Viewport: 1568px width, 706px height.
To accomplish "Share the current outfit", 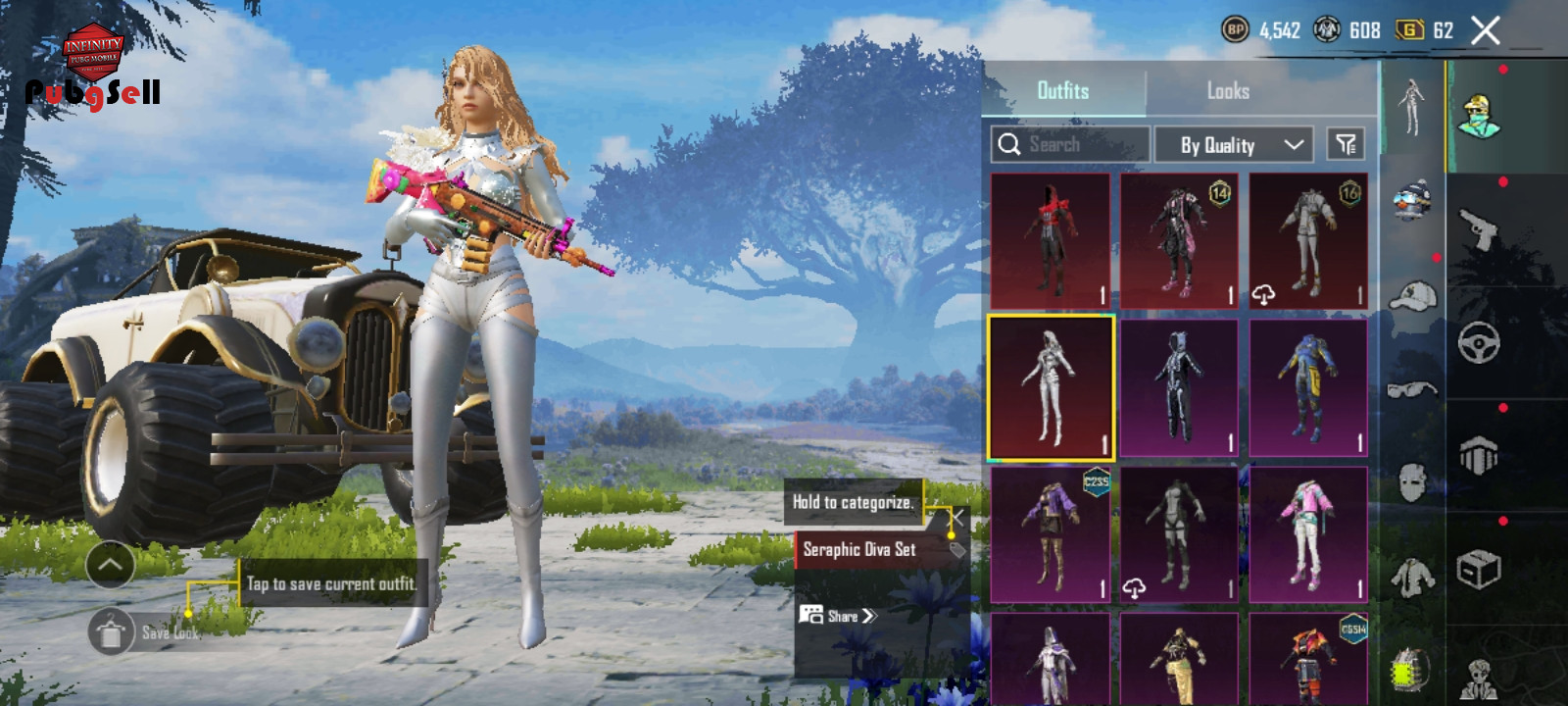I will click(839, 616).
